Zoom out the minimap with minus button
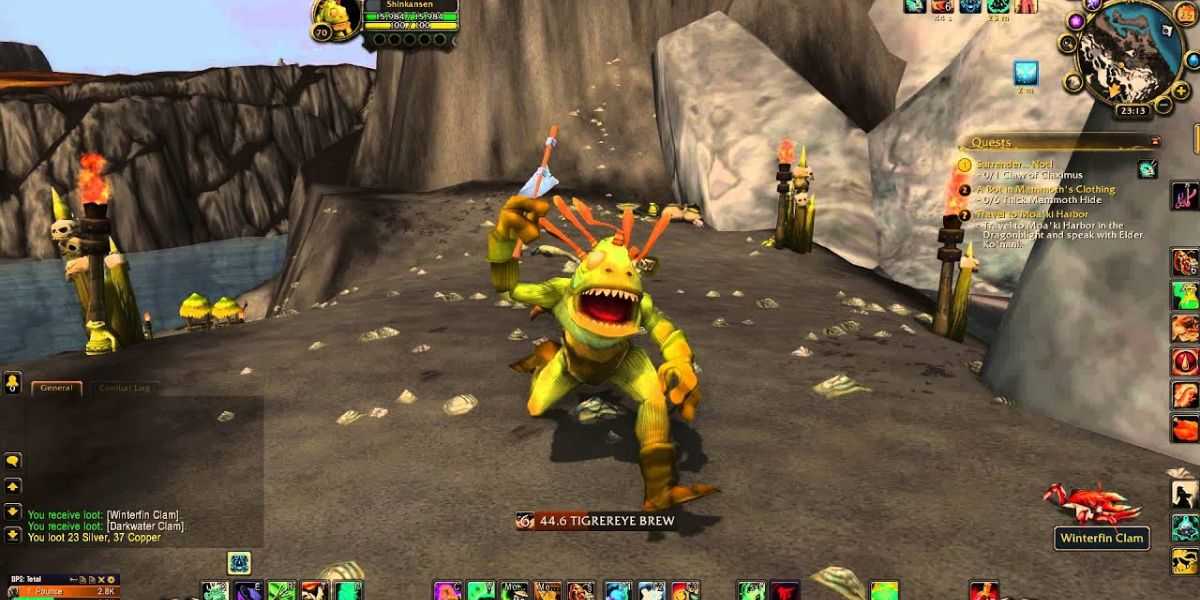The height and width of the screenshot is (600, 1200). tap(1163, 103)
